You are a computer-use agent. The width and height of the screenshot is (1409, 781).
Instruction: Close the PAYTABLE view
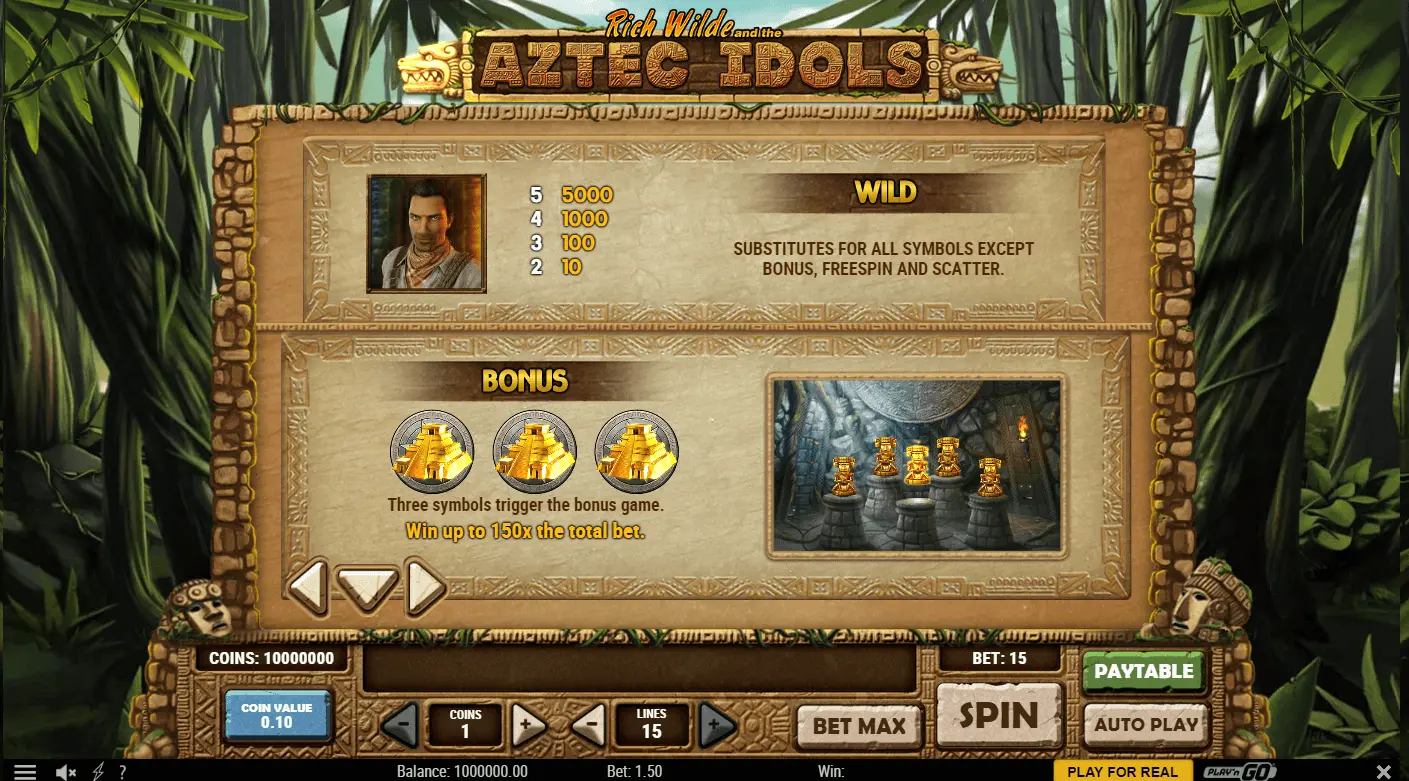click(1143, 671)
